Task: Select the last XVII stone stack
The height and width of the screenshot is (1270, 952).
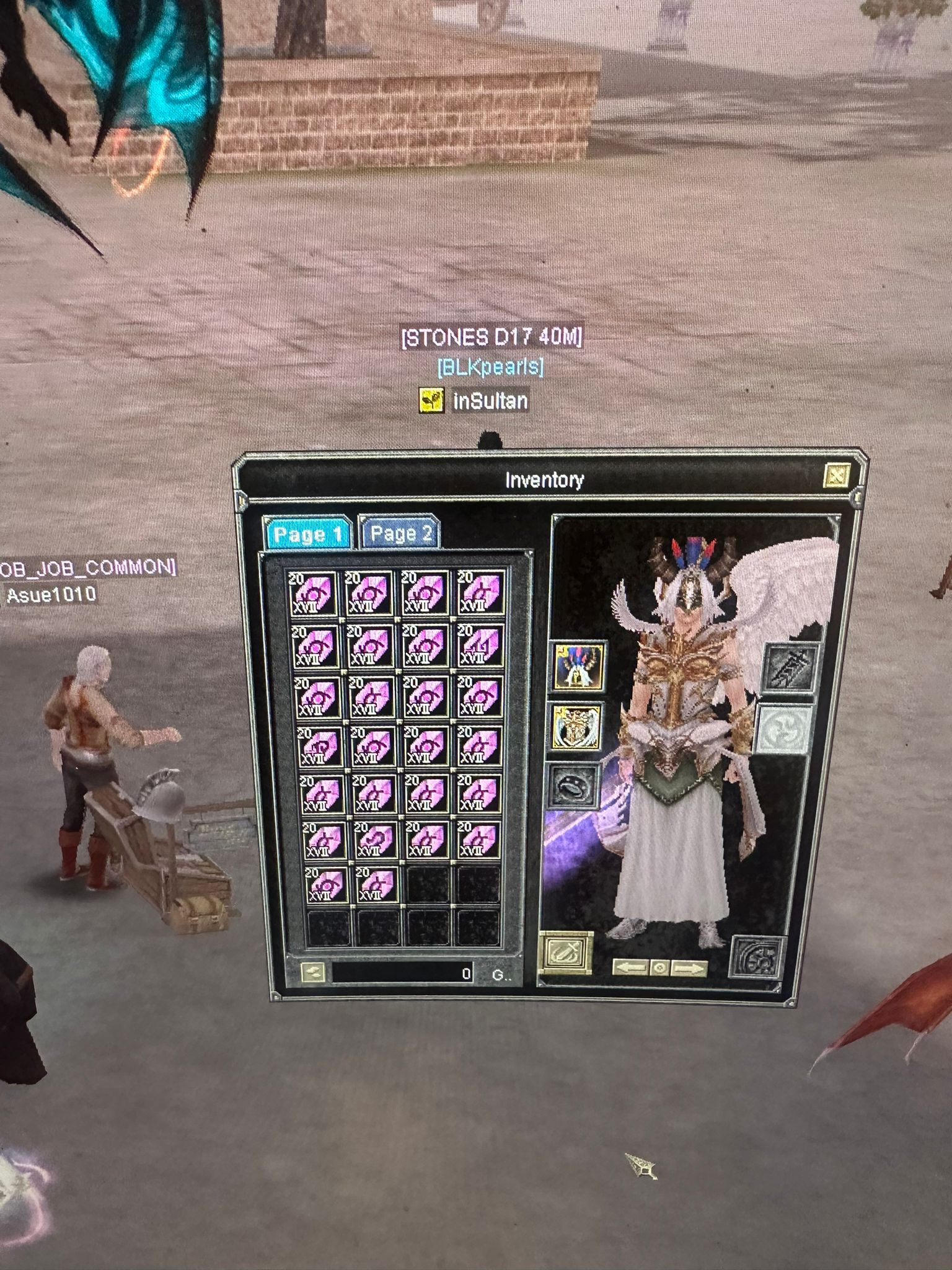Action: coord(376,886)
